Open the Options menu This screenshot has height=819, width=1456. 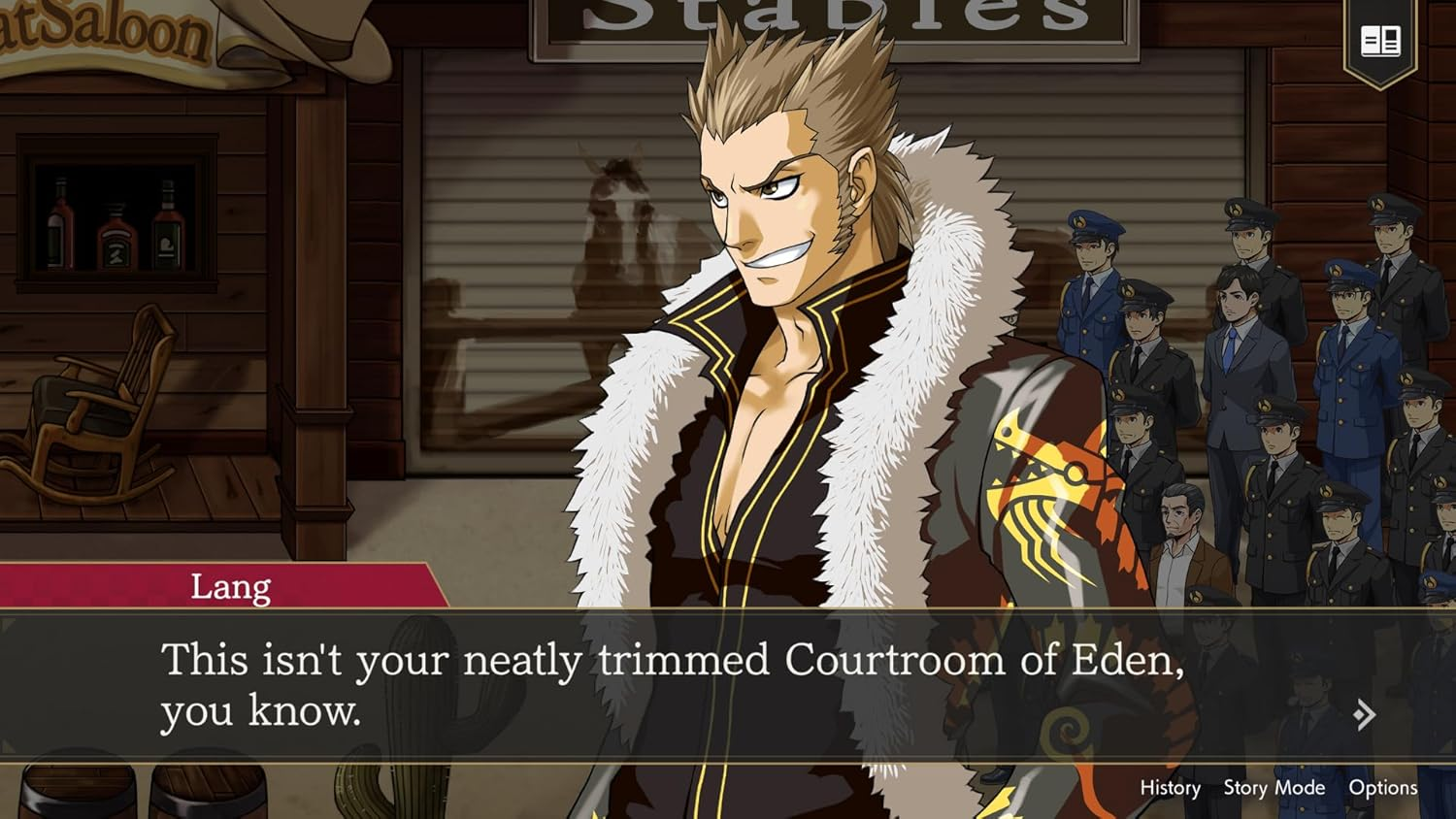tap(1385, 788)
